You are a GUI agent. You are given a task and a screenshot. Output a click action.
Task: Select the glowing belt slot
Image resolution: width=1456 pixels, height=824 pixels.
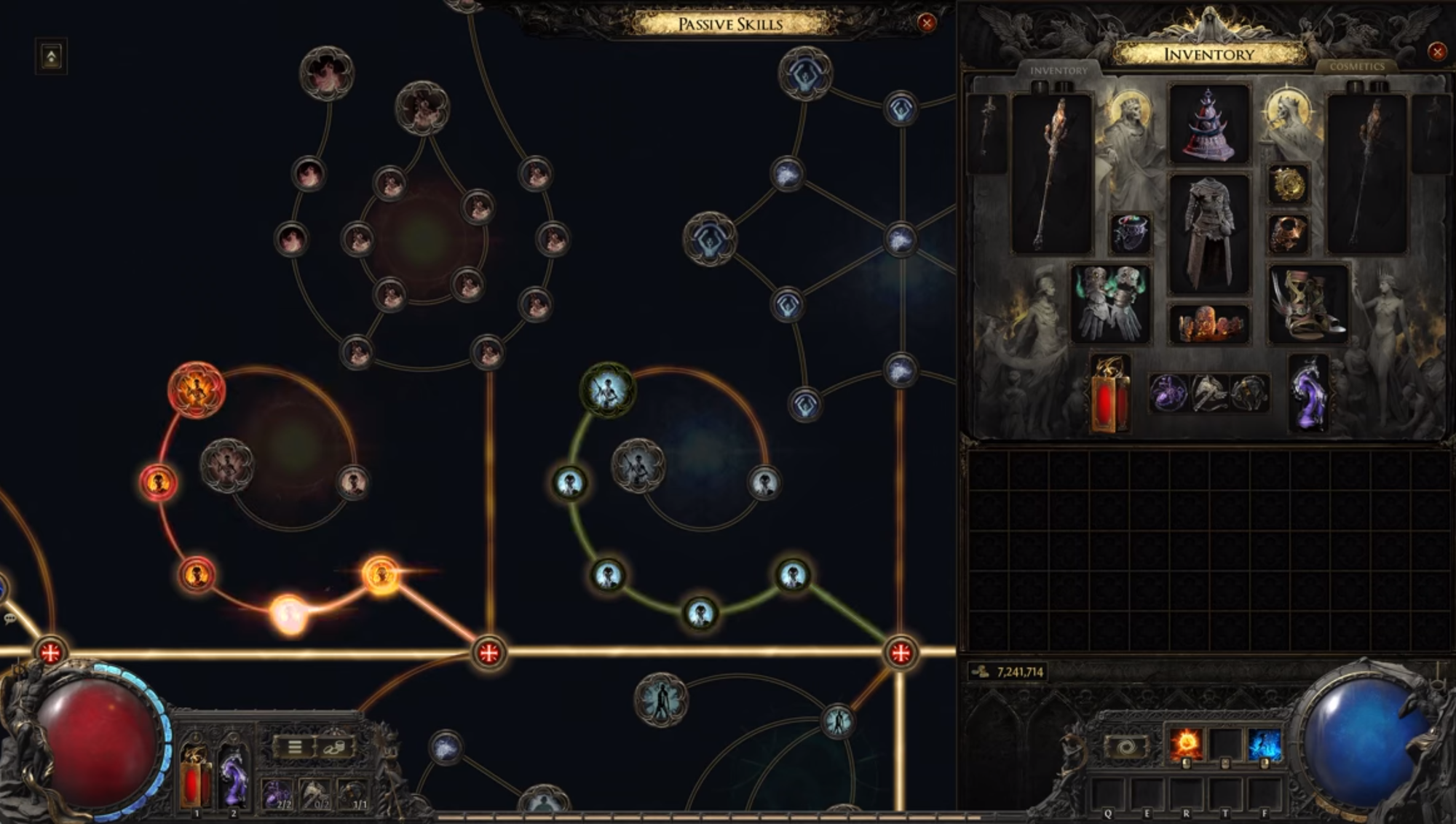pos(1209,324)
